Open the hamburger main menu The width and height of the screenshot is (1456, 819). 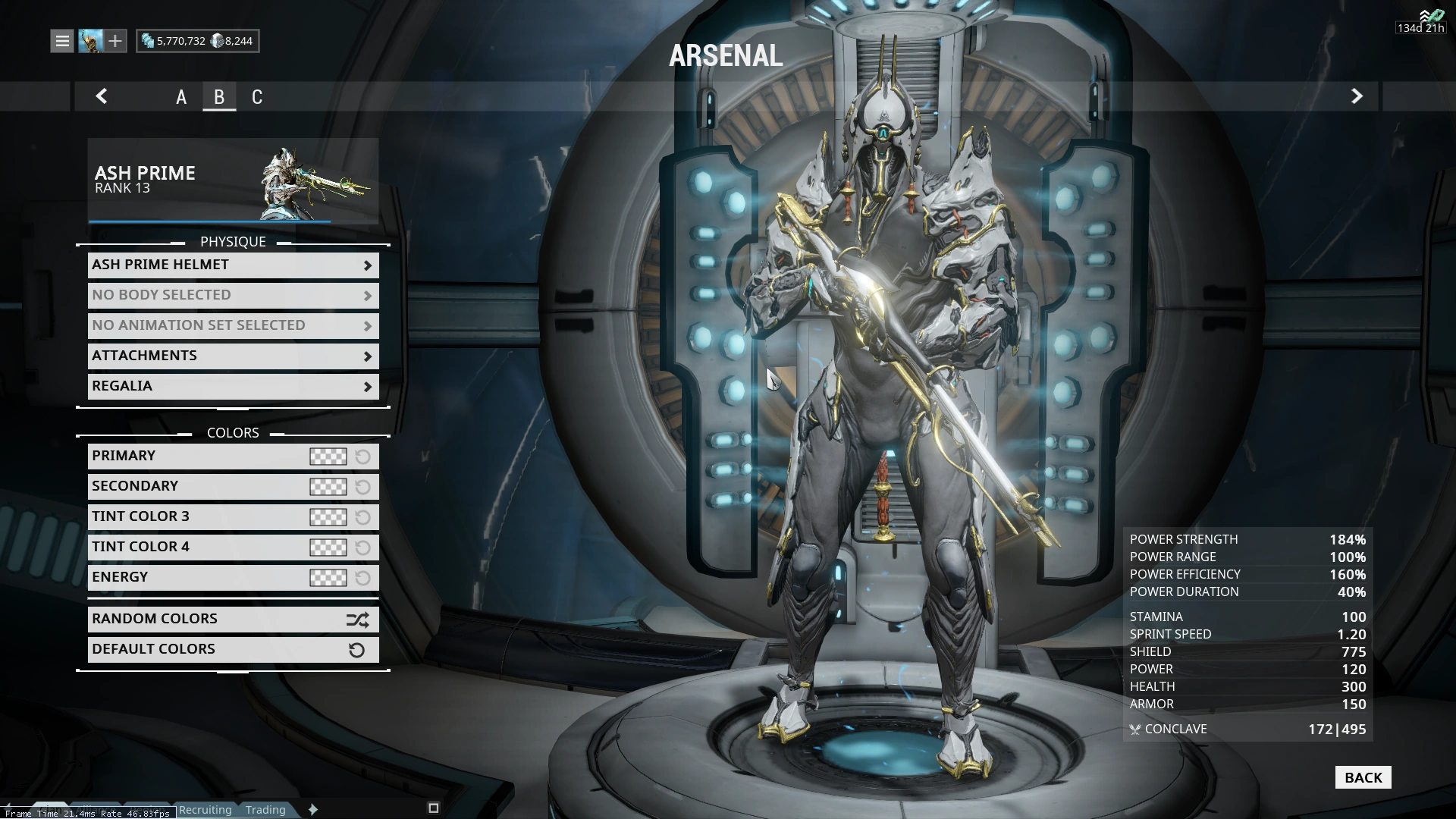coord(62,41)
